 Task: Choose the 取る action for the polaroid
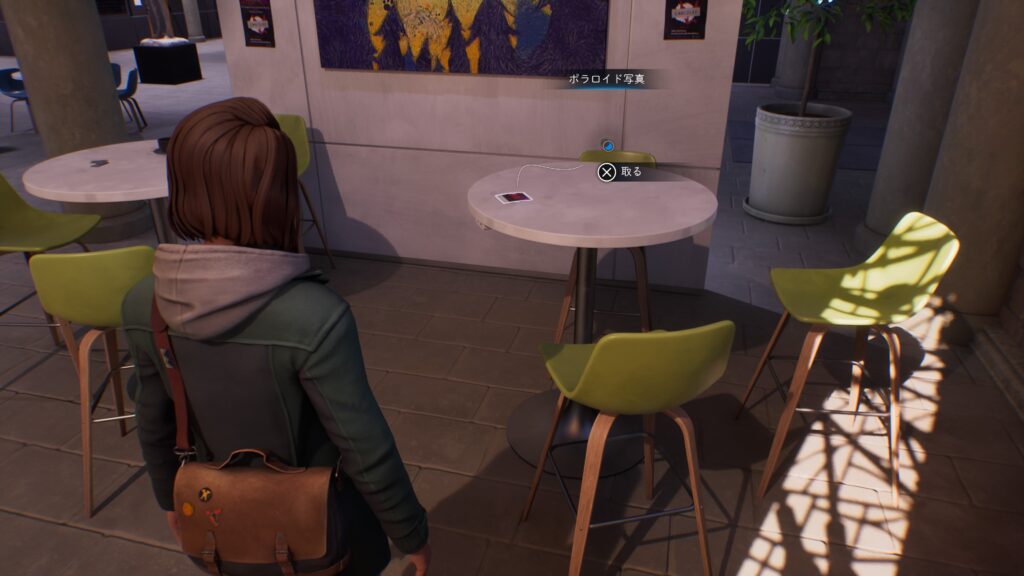pyautogui.click(x=620, y=172)
